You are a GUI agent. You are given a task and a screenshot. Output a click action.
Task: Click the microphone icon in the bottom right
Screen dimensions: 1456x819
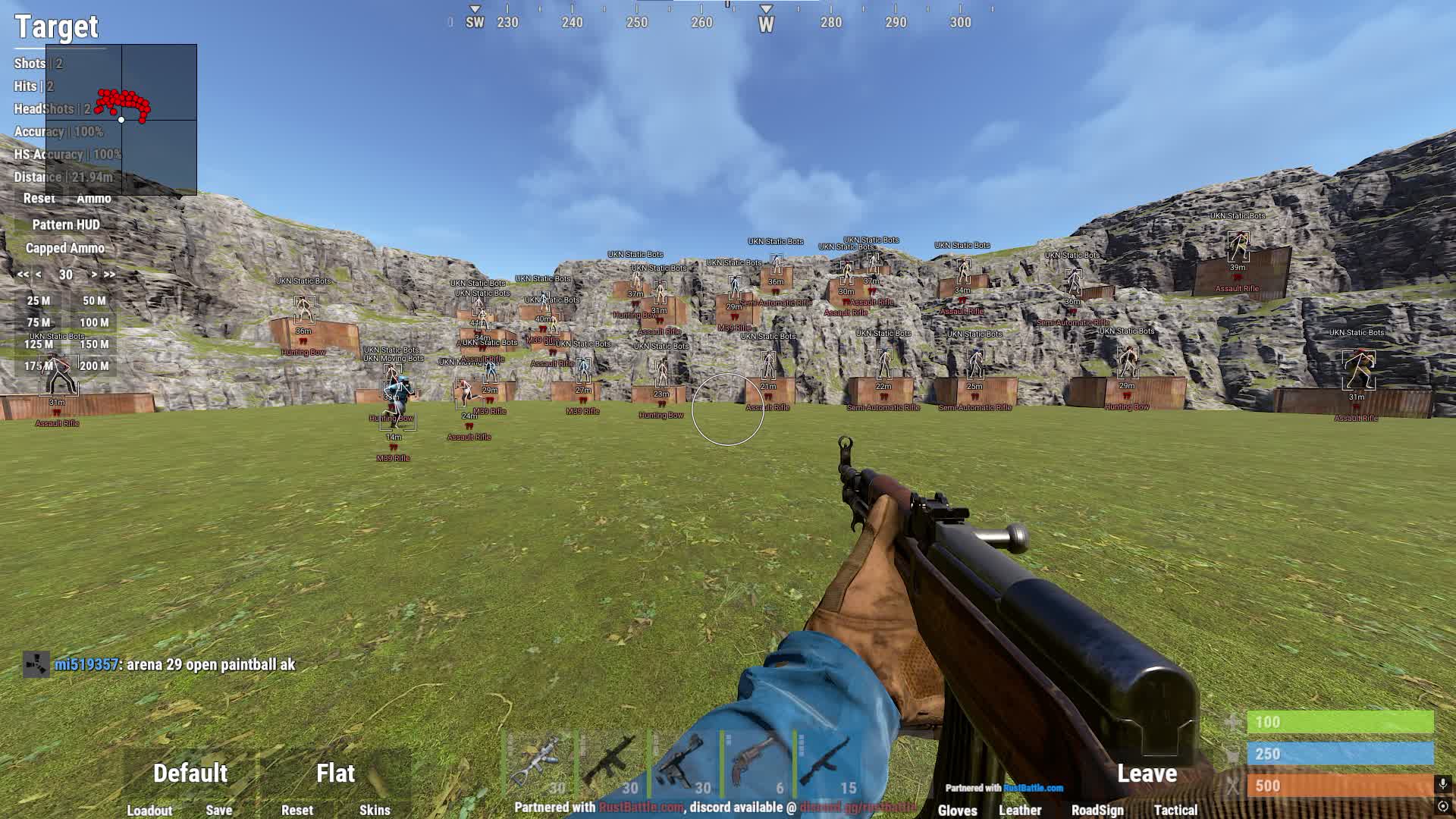[1443, 783]
